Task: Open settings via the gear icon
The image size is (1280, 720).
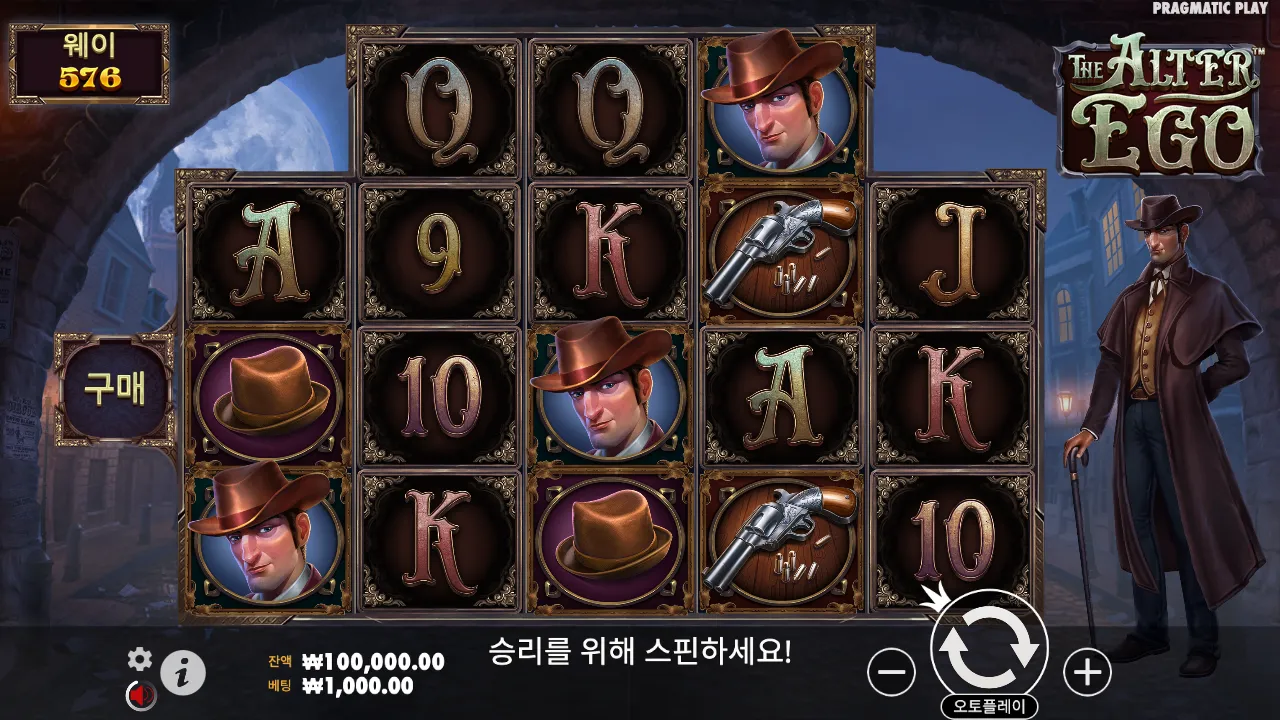Action: click(x=140, y=658)
